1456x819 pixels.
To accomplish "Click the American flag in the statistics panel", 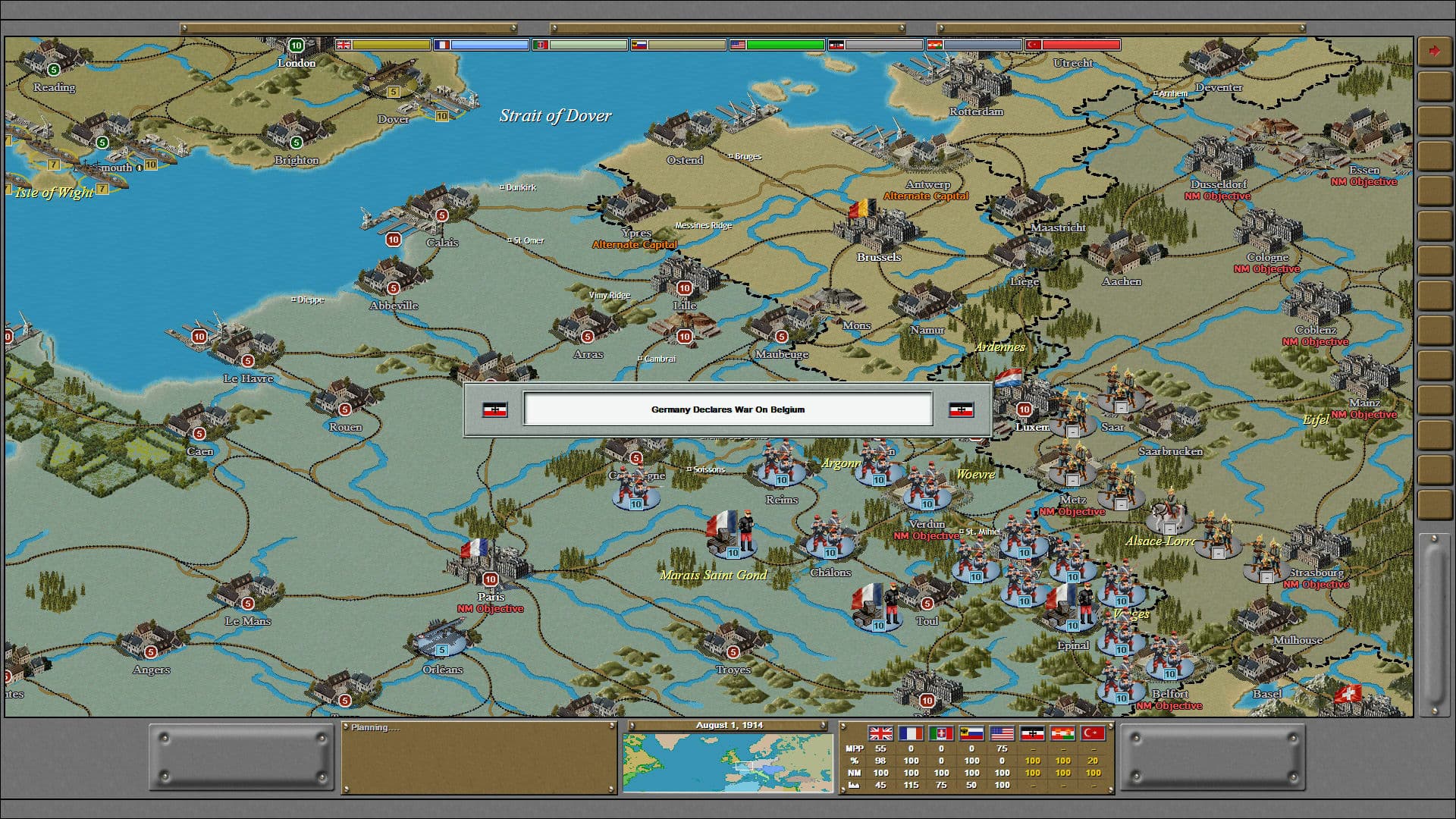I will (x=1001, y=734).
